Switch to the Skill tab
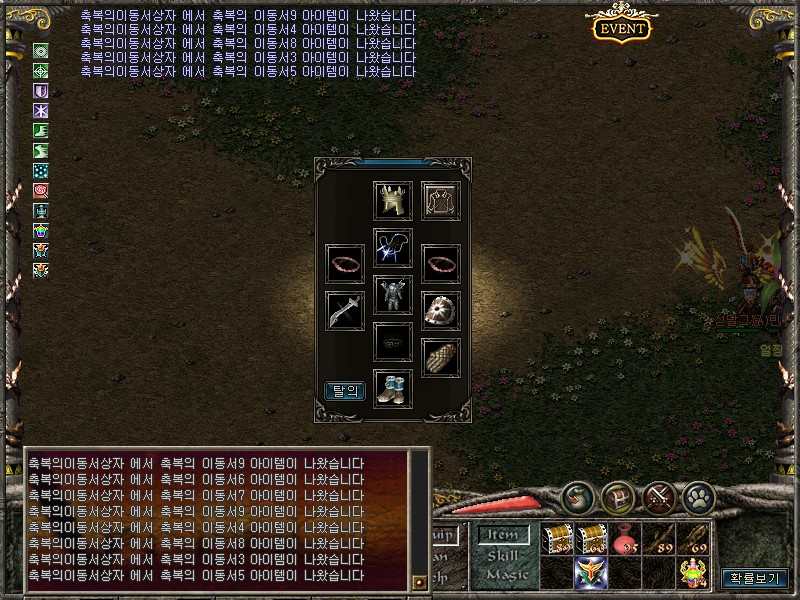 (x=503, y=555)
